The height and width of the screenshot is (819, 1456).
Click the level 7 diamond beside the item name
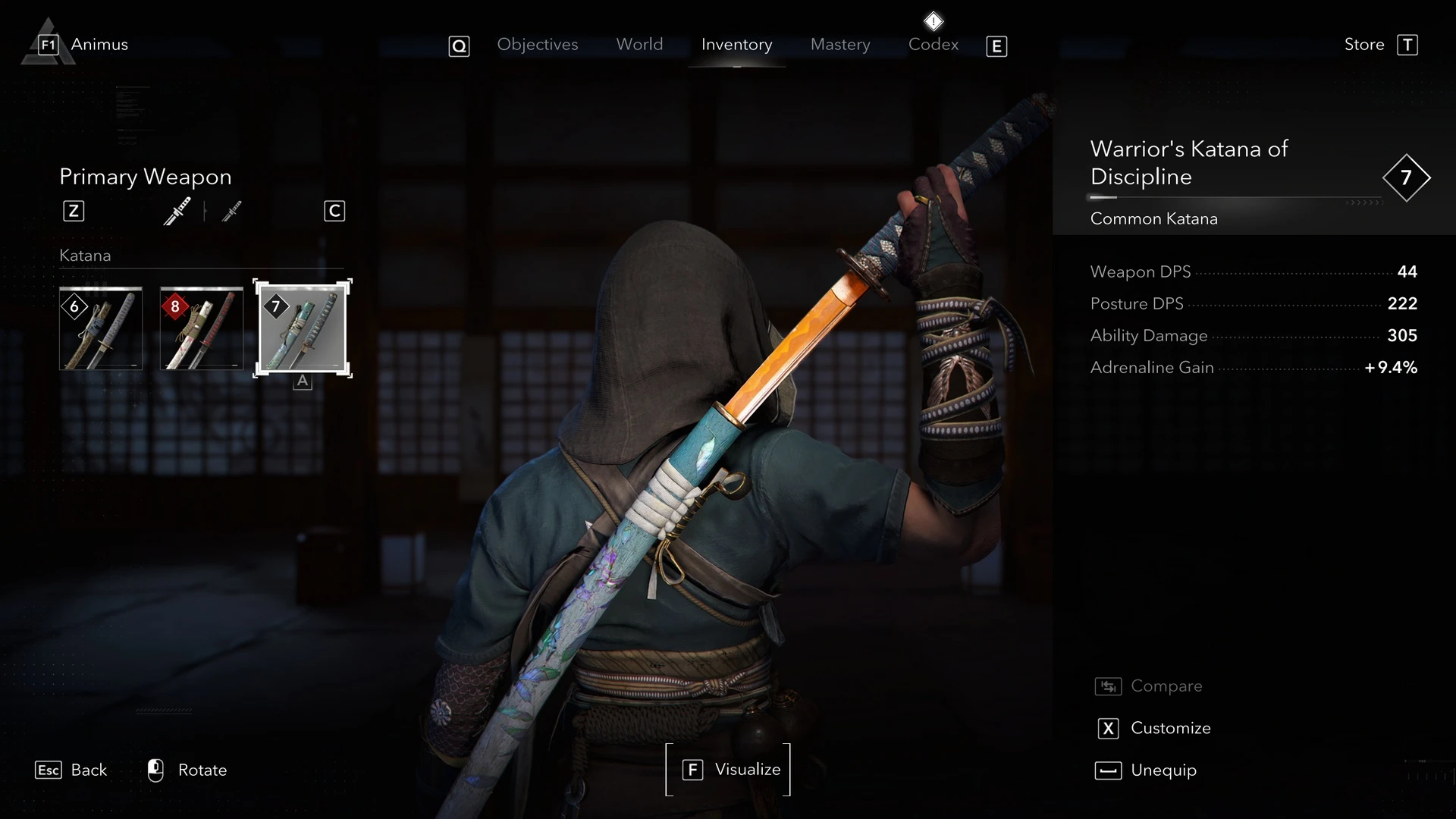(1406, 177)
